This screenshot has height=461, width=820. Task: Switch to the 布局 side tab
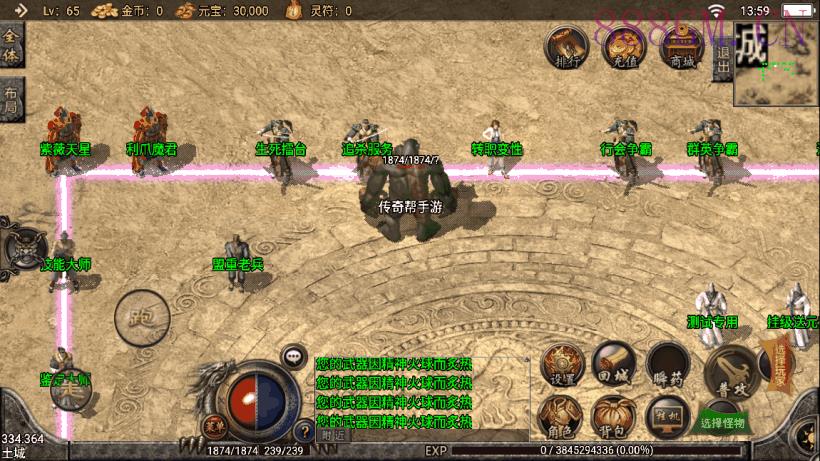point(11,100)
